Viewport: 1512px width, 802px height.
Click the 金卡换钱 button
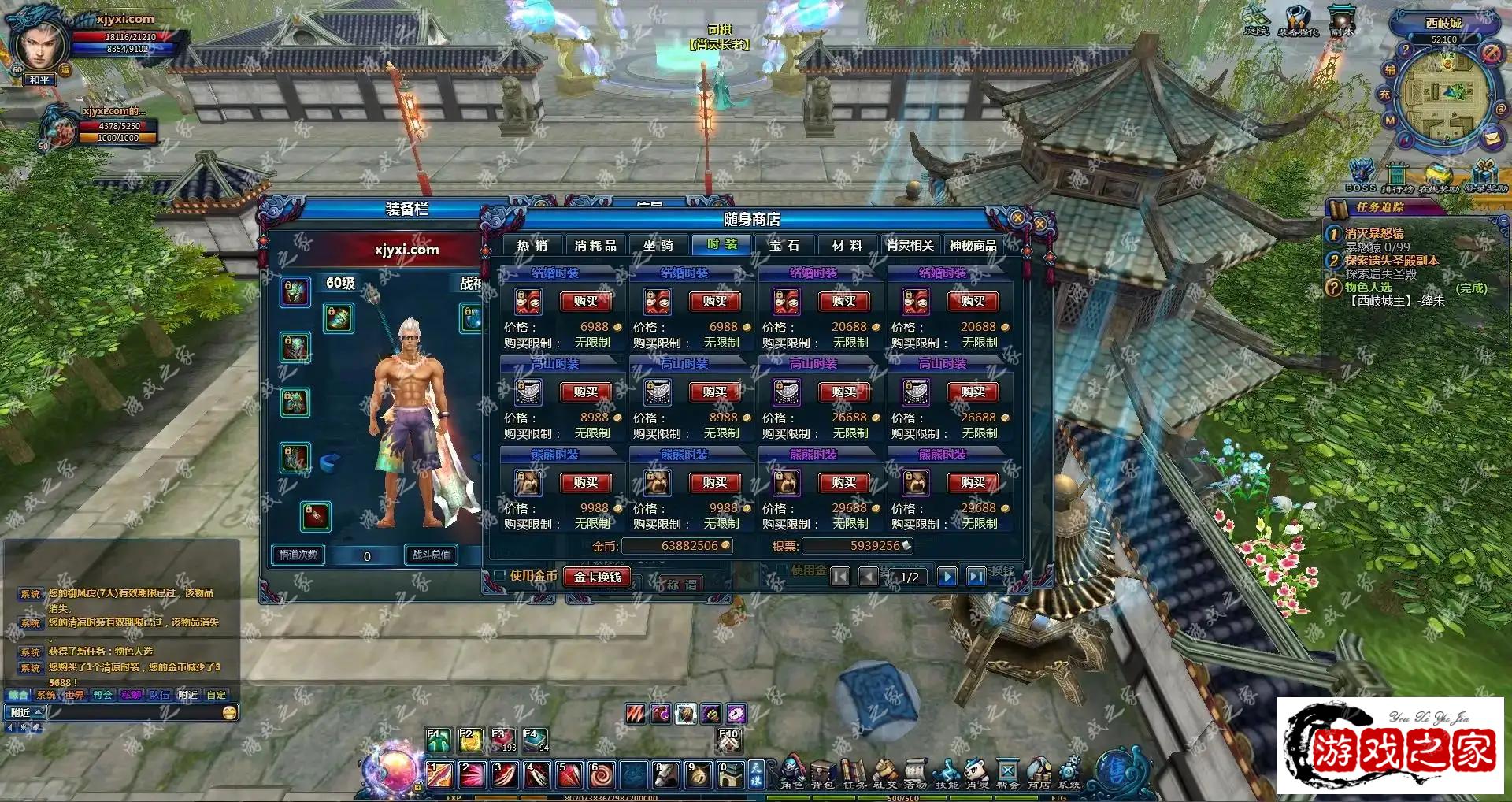click(597, 577)
